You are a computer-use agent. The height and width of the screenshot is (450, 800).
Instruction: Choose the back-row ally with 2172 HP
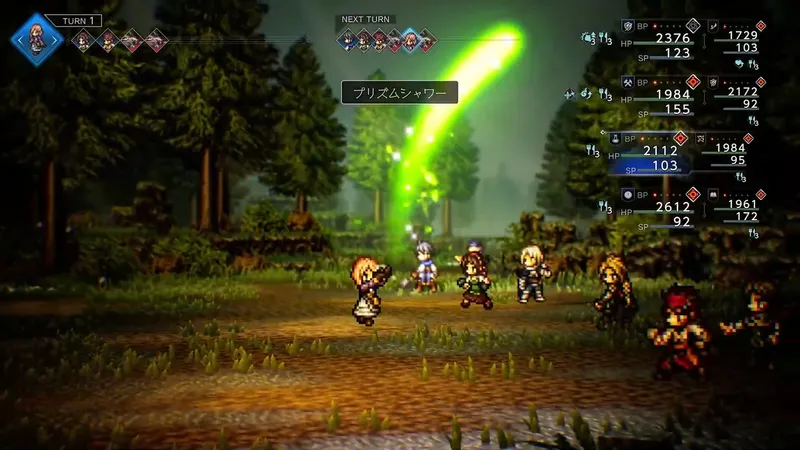point(741,92)
